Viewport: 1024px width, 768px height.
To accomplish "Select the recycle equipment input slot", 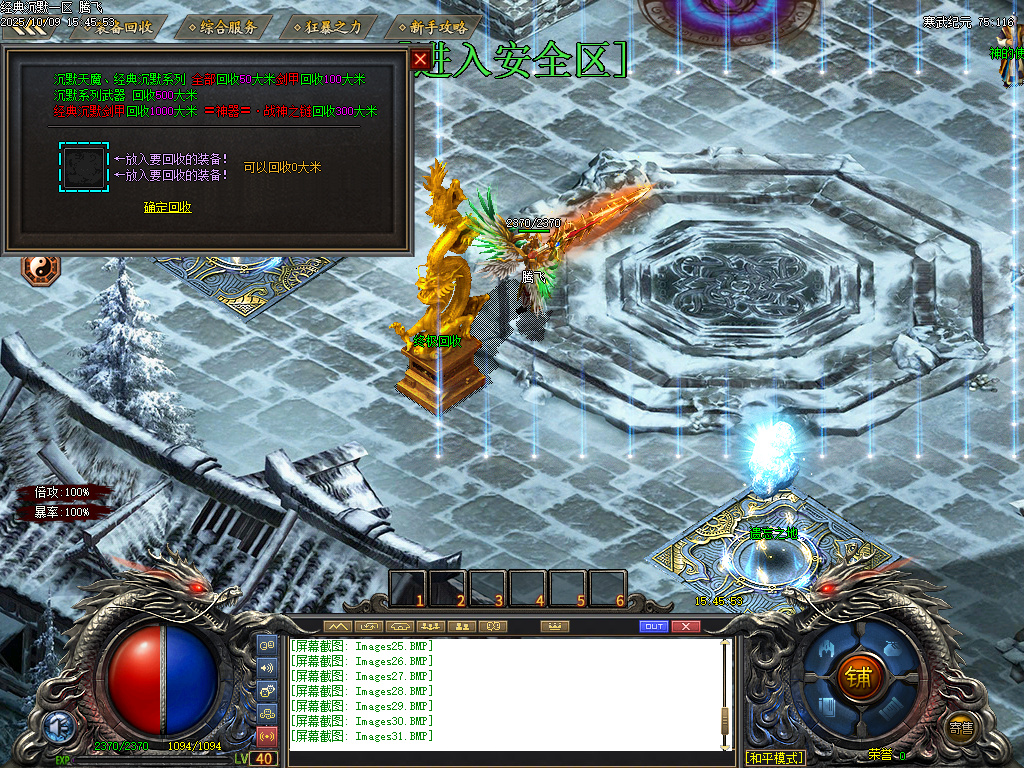I will [83, 166].
